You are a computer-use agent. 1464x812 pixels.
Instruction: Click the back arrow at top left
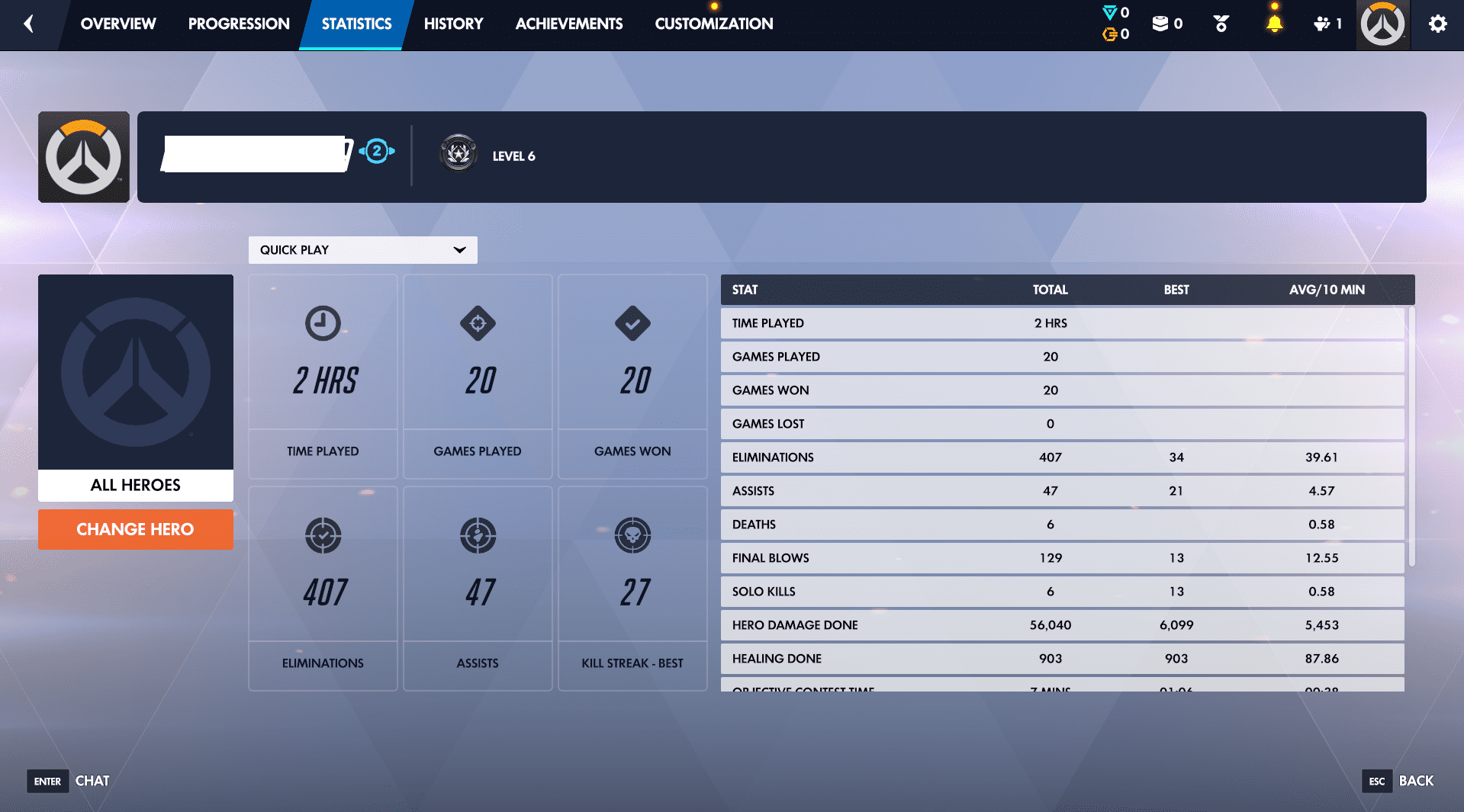point(28,24)
